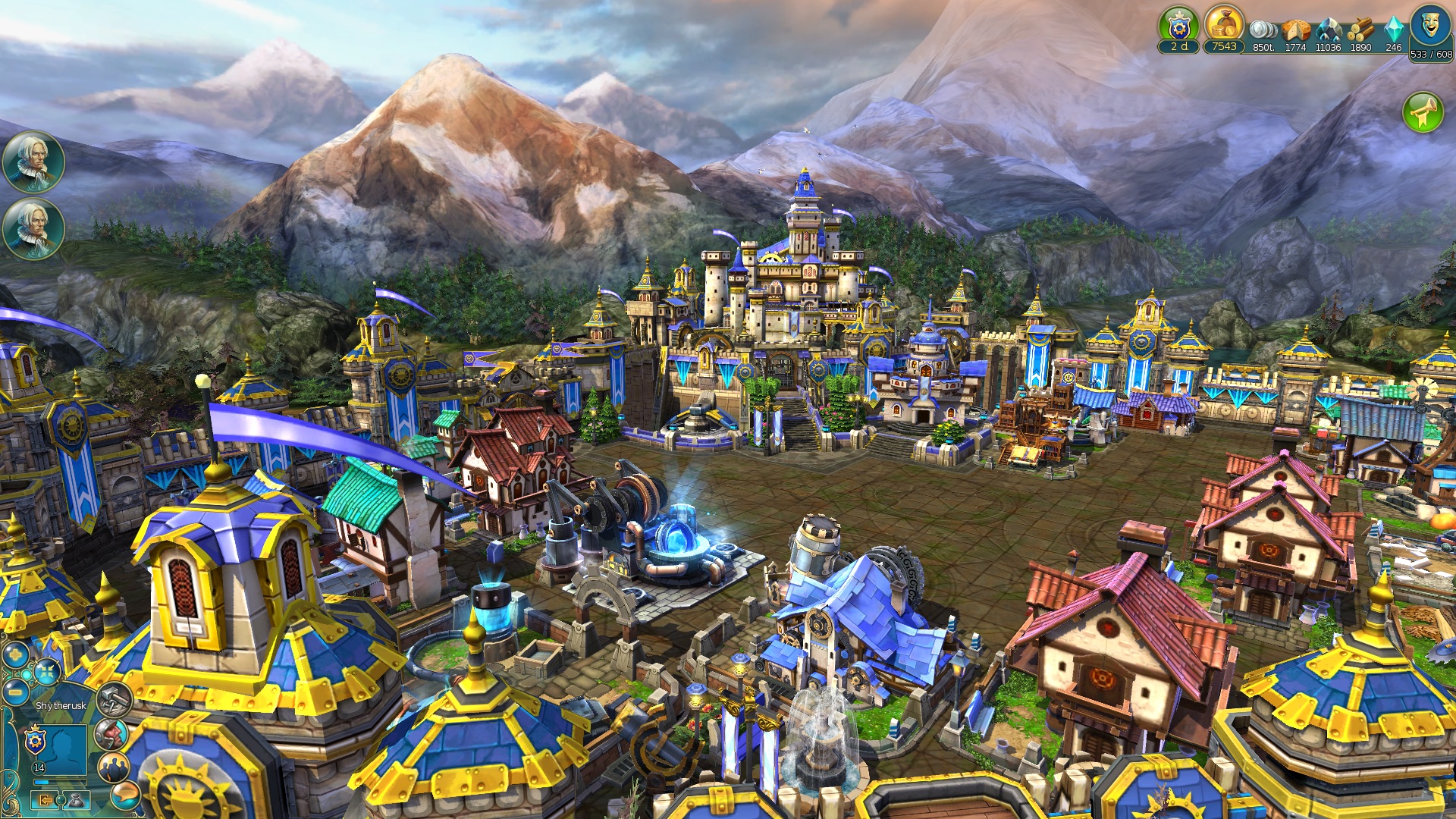
Task: Toggle the zoom-in plus control
Action: click(x=14, y=654)
